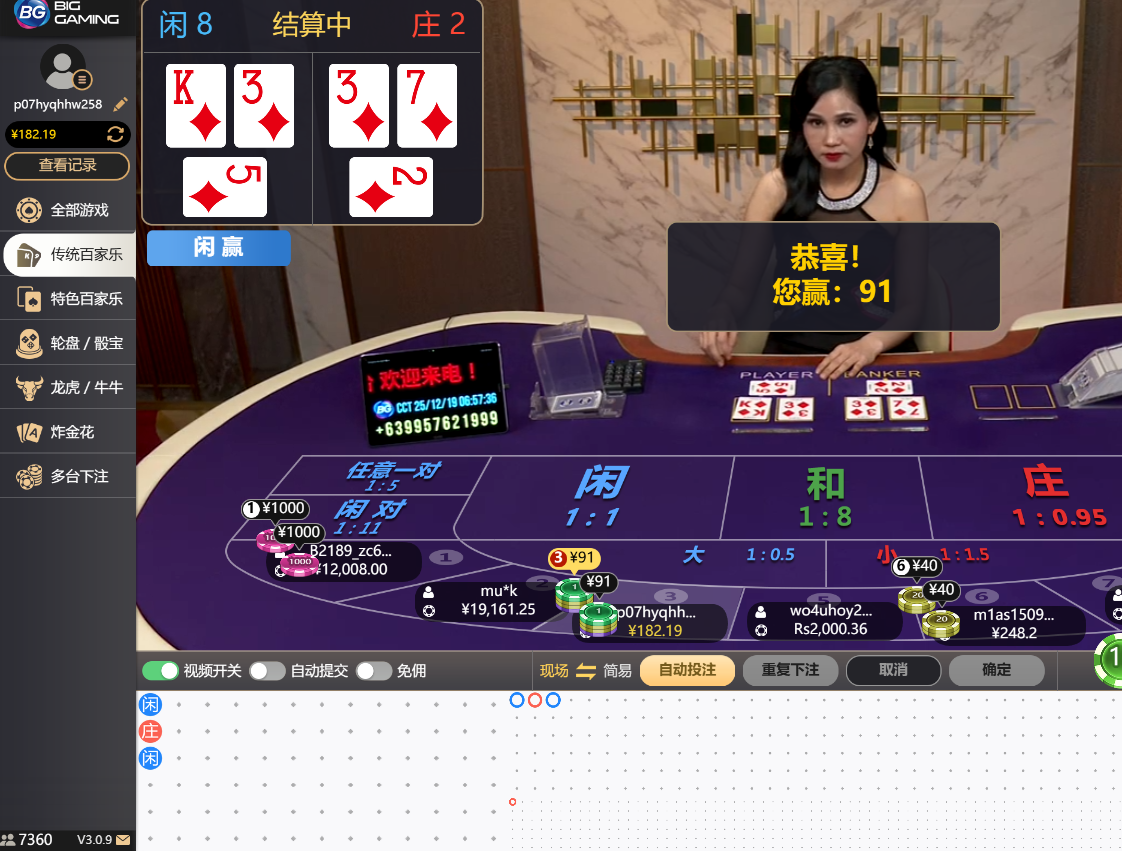Confirm the bet with 确定
Image resolution: width=1122 pixels, height=851 pixels.
coord(996,670)
